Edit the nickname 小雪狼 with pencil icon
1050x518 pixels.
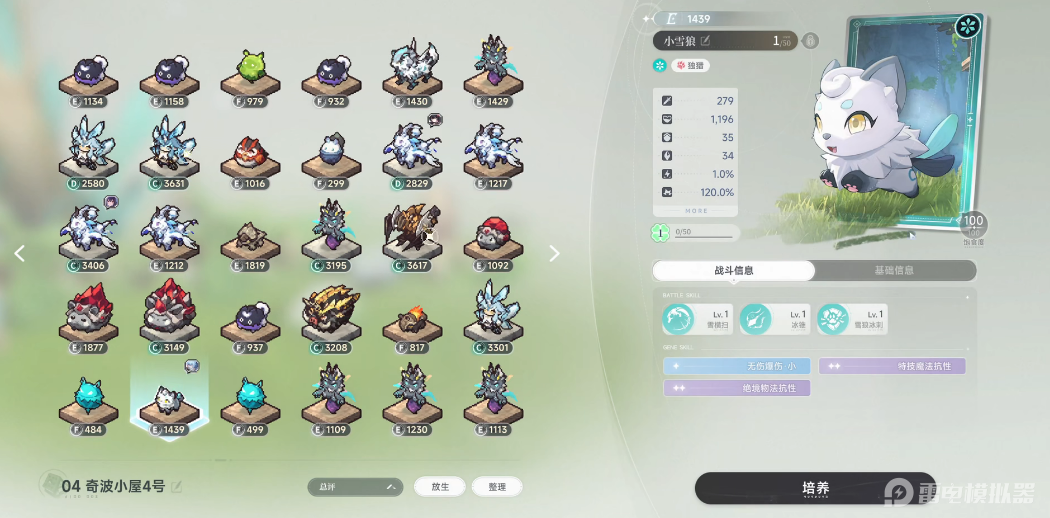coord(705,41)
